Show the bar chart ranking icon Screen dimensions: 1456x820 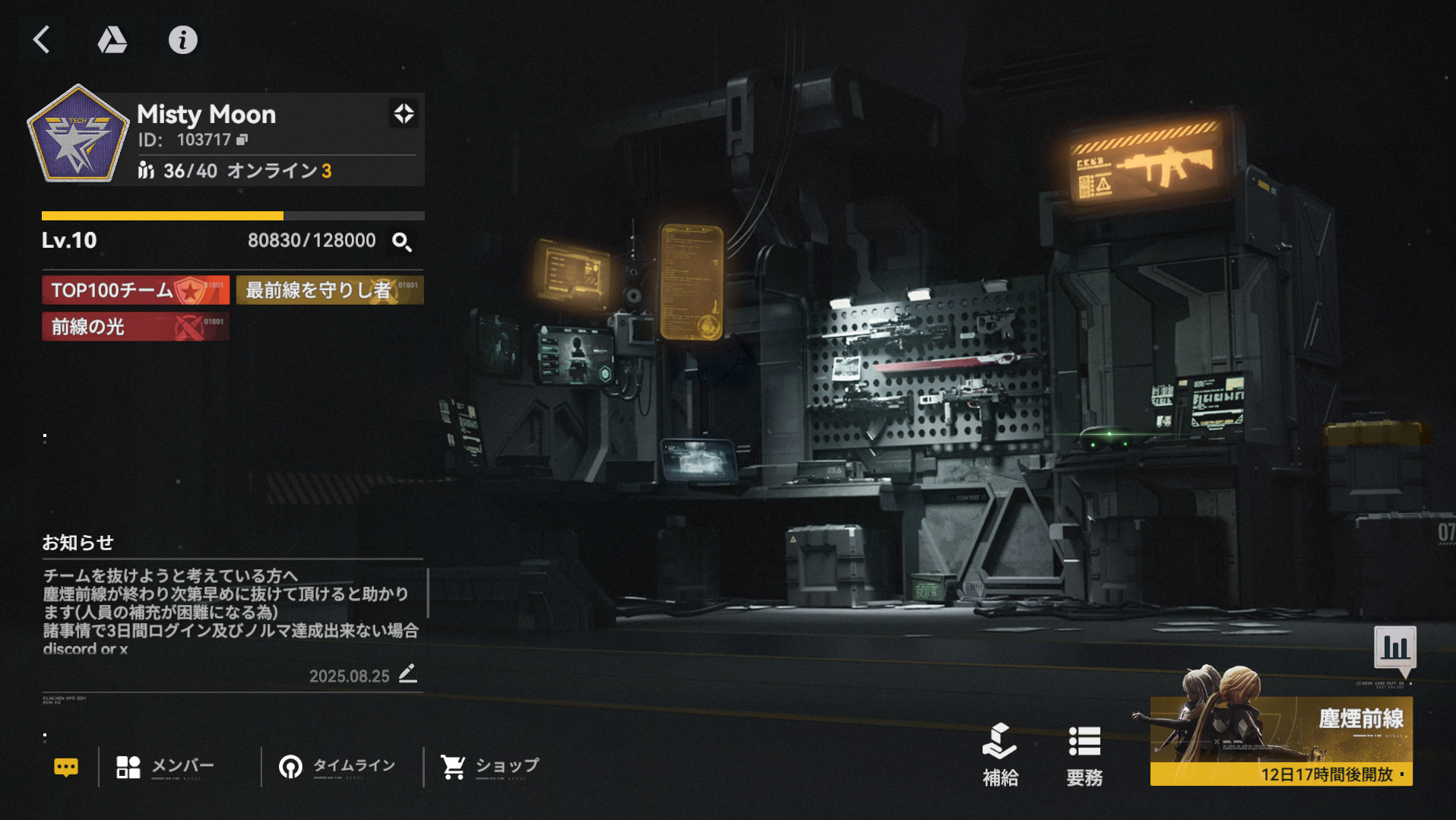[1395, 647]
